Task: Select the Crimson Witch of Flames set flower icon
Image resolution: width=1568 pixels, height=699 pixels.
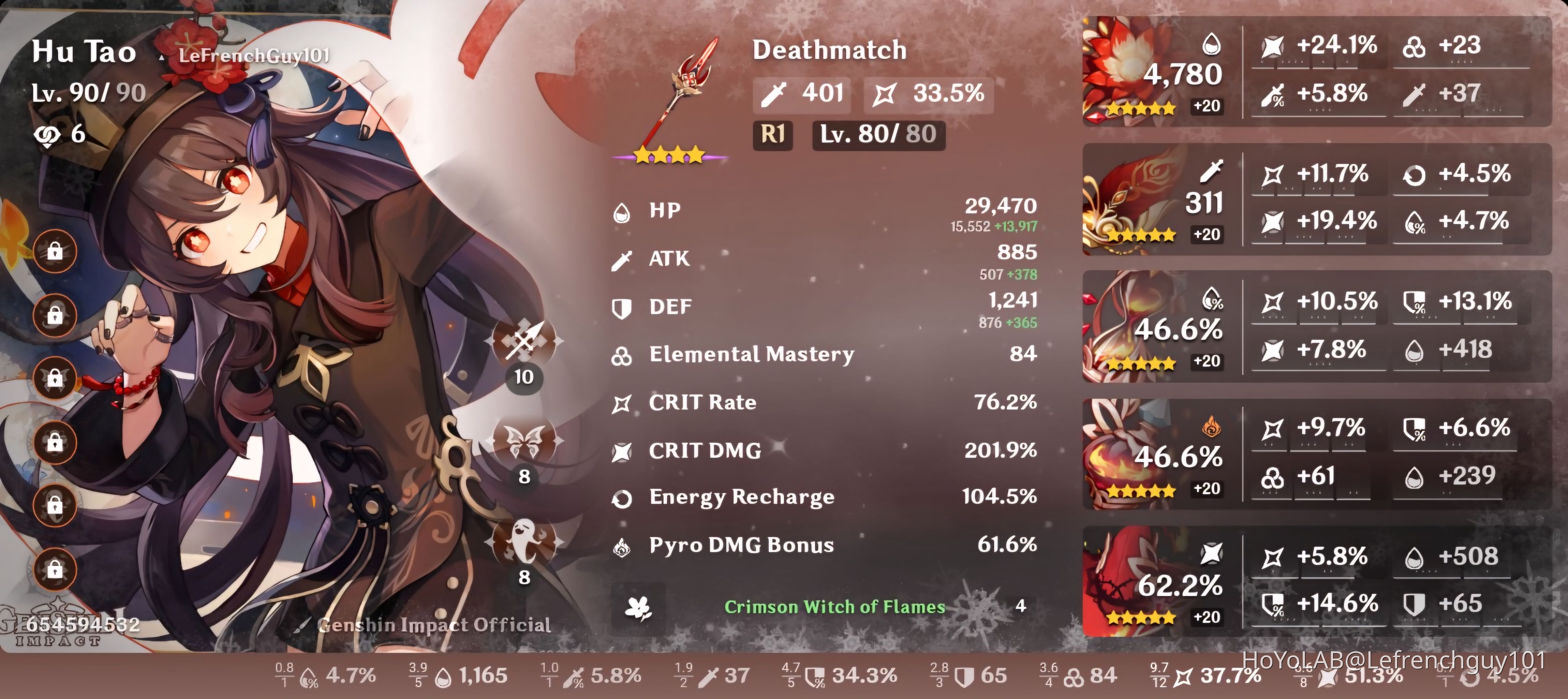Action: 637,606
